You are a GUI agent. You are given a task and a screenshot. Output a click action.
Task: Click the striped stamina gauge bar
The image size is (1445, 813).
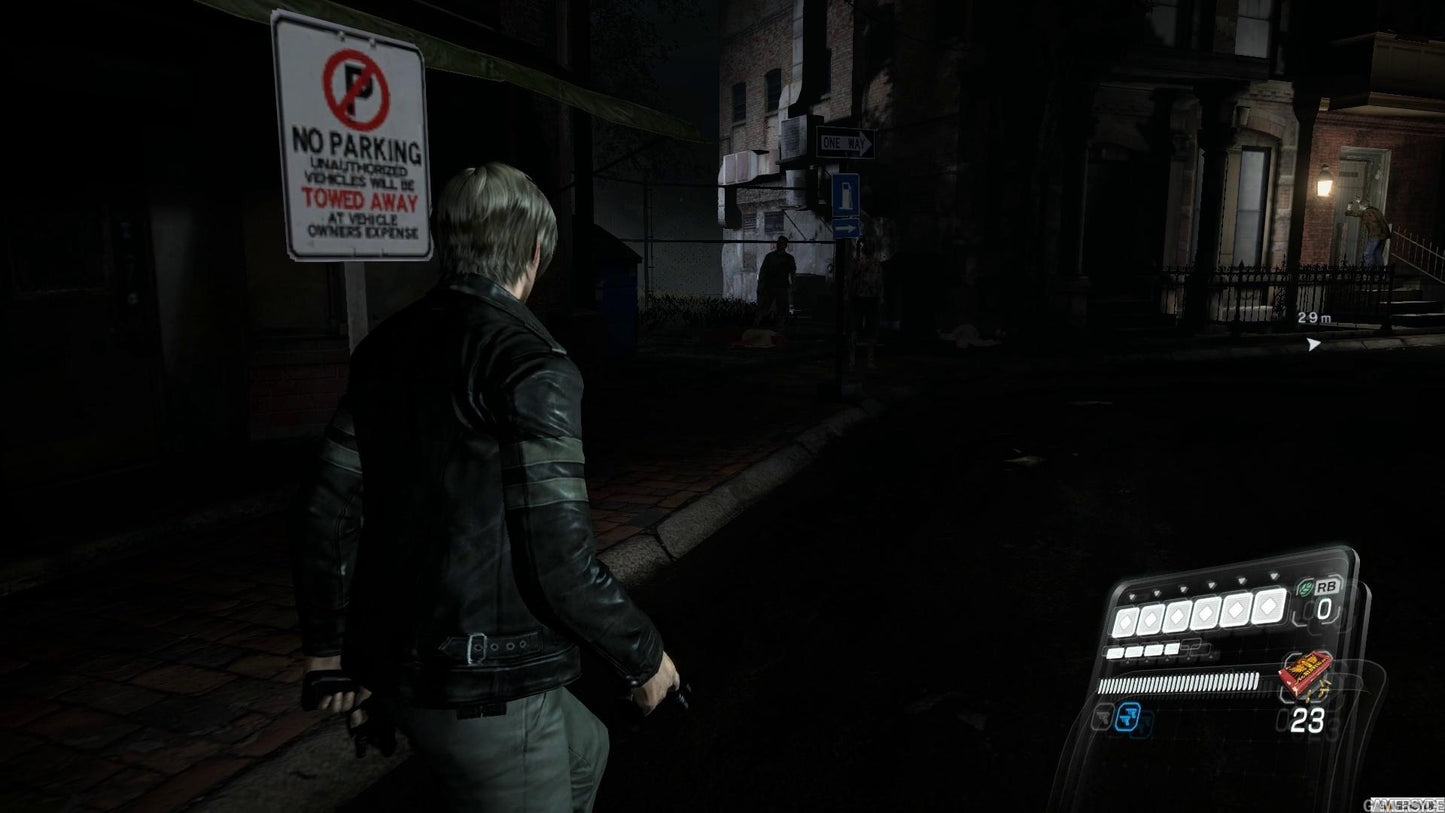(x=1177, y=682)
